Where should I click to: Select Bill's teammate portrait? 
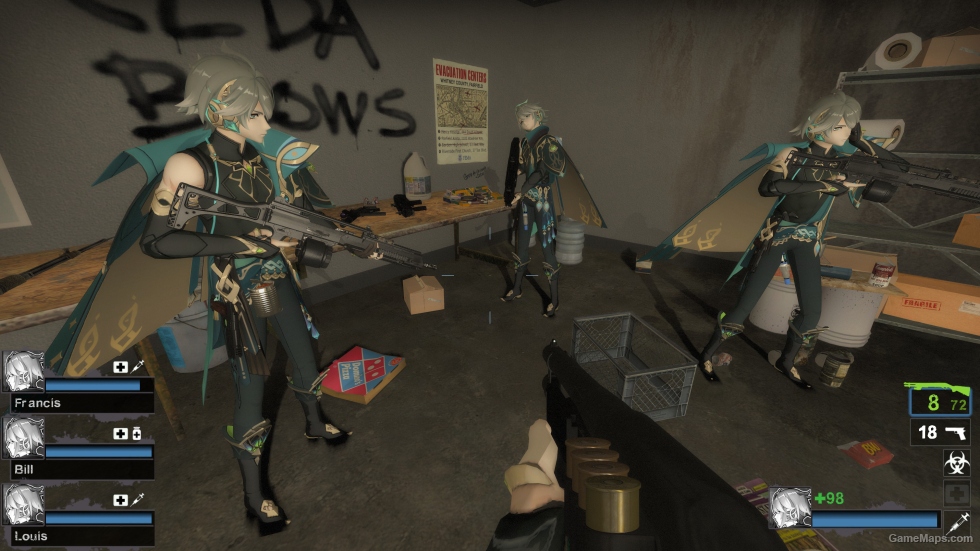click(x=23, y=438)
